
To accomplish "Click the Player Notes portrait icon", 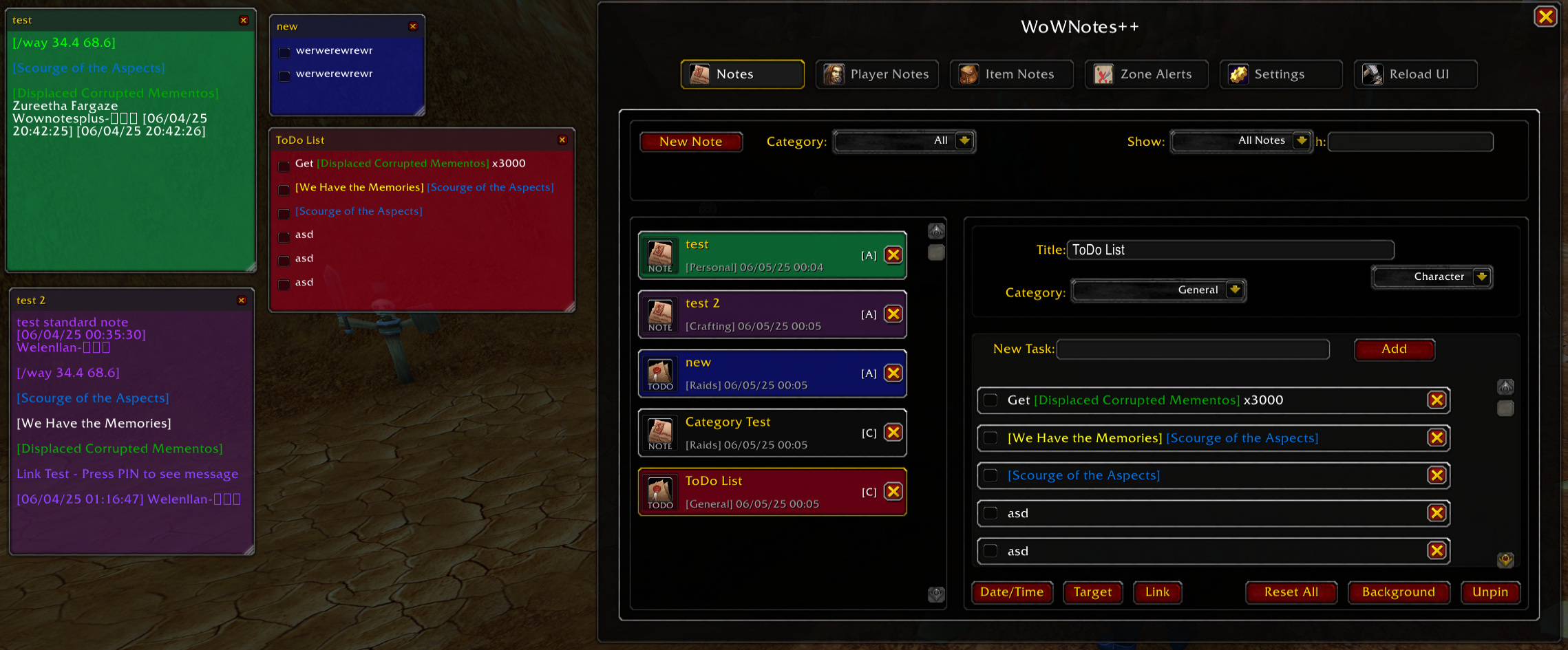I will pyautogui.click(x=836, y=74).
